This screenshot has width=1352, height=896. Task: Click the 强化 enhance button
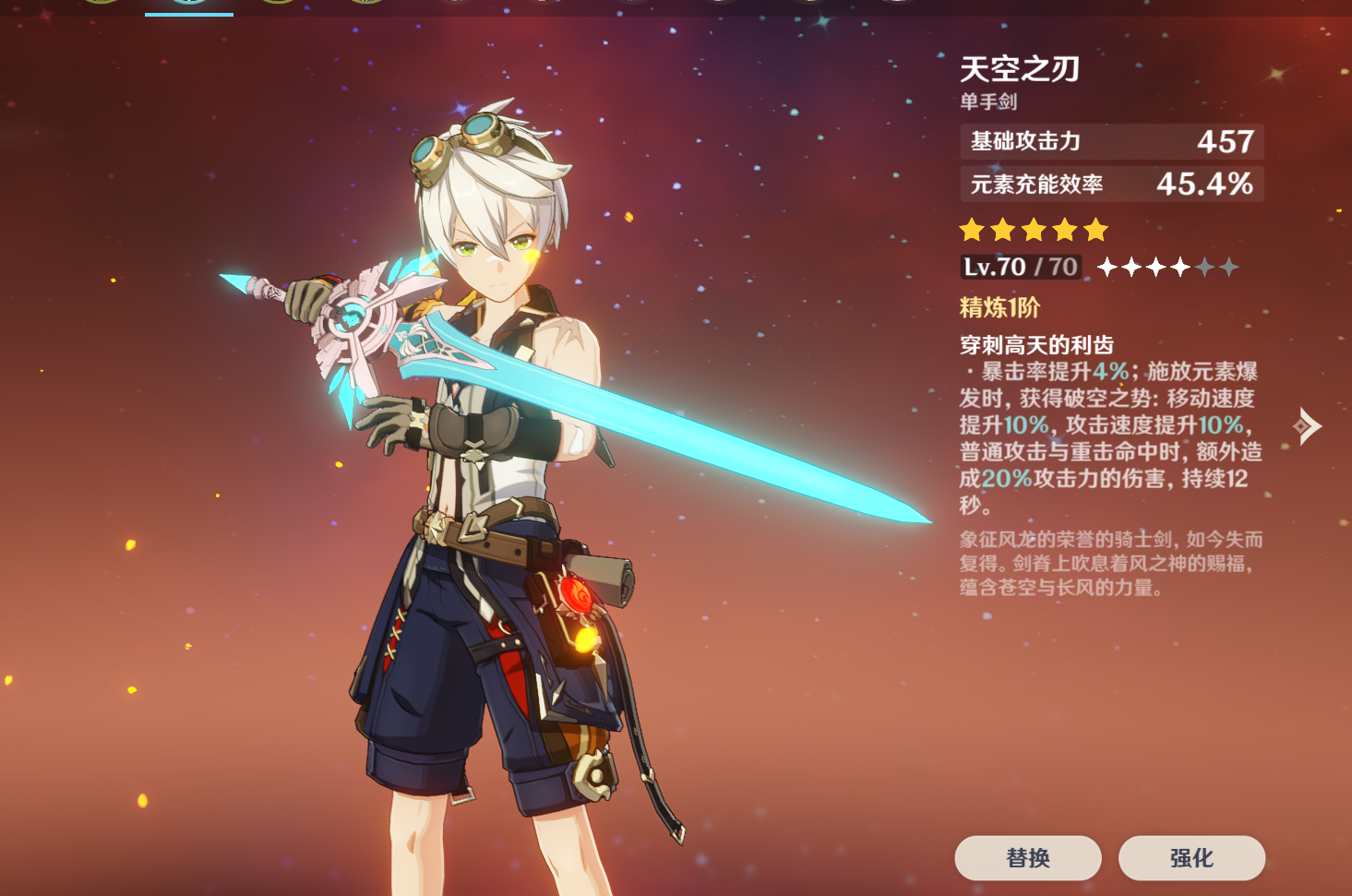coord(1191,858)
